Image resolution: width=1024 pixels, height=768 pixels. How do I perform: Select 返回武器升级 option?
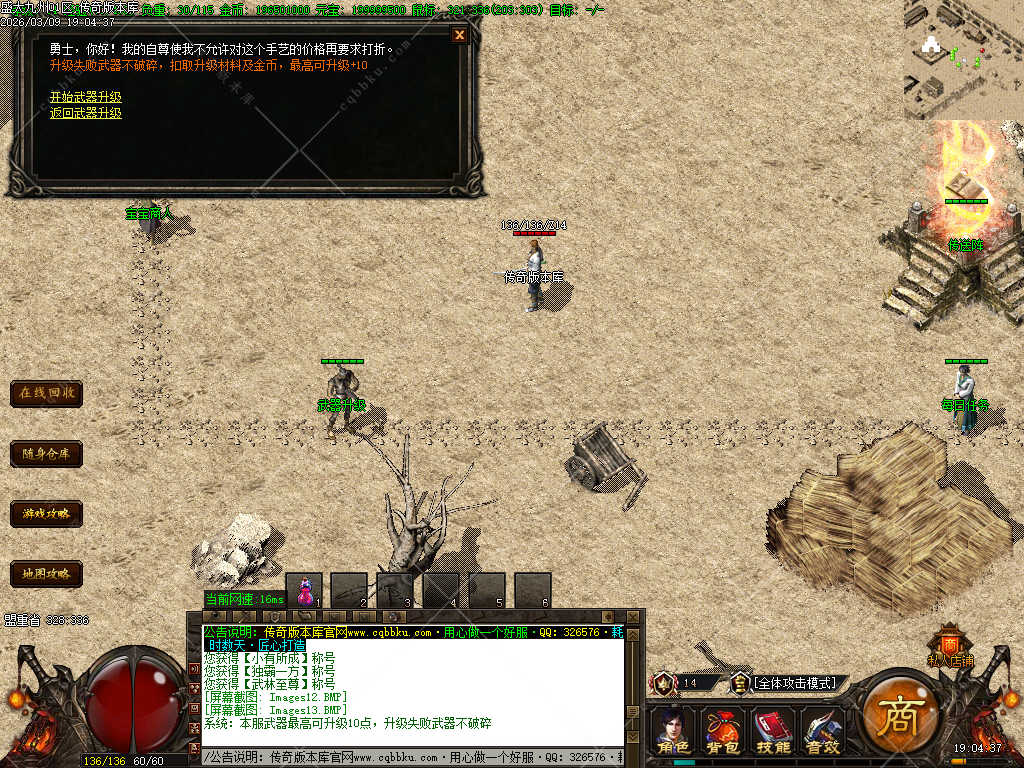(86, 113)
